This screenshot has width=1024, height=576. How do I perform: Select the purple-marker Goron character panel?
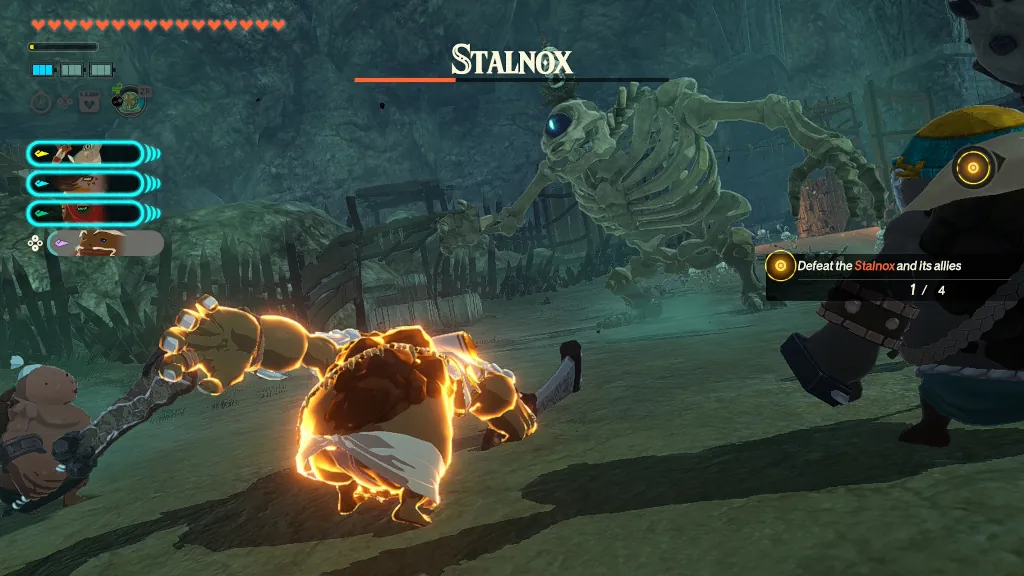[x=105, y=243]
